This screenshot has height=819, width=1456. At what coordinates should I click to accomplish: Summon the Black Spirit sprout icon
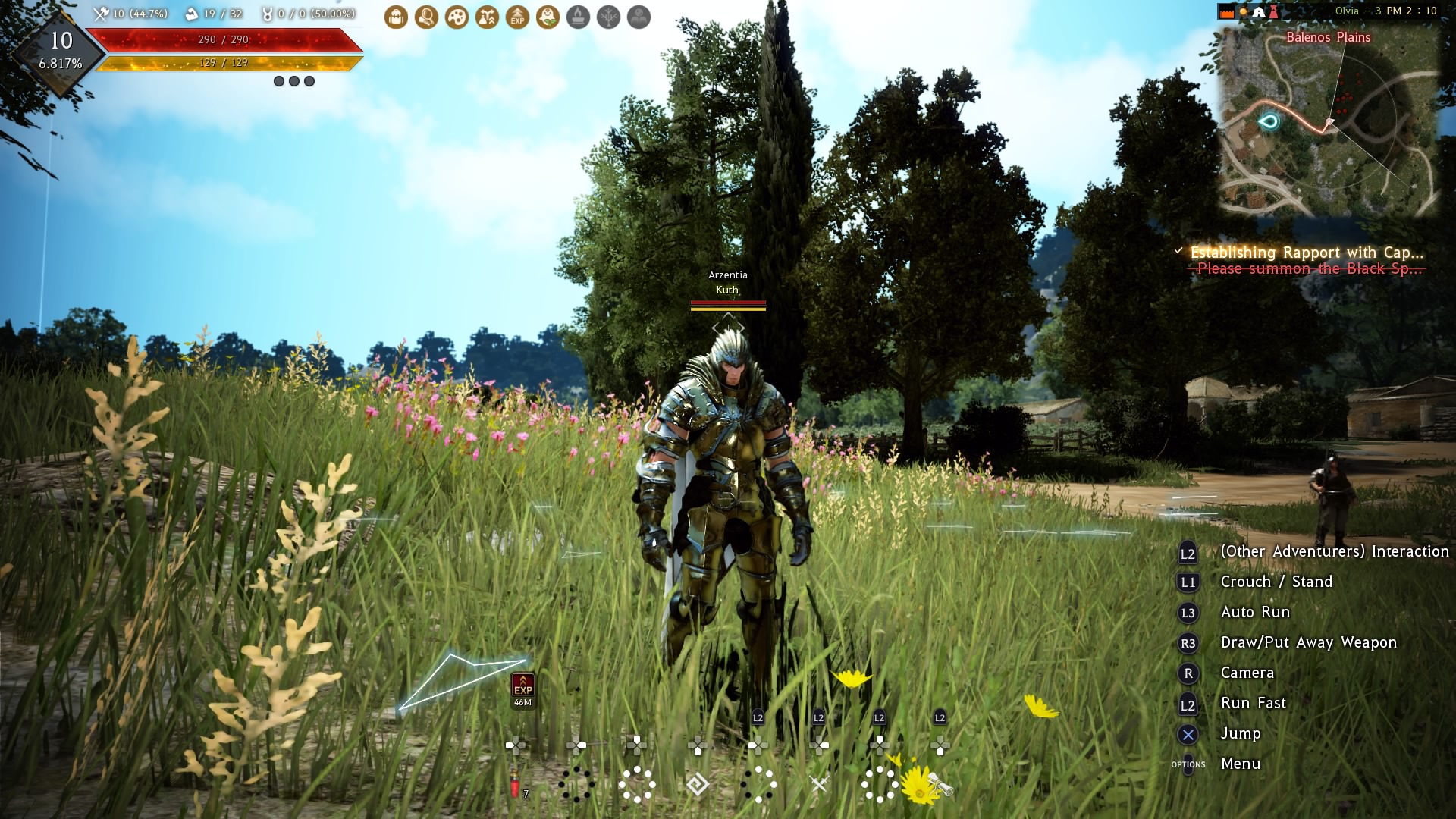548,17
